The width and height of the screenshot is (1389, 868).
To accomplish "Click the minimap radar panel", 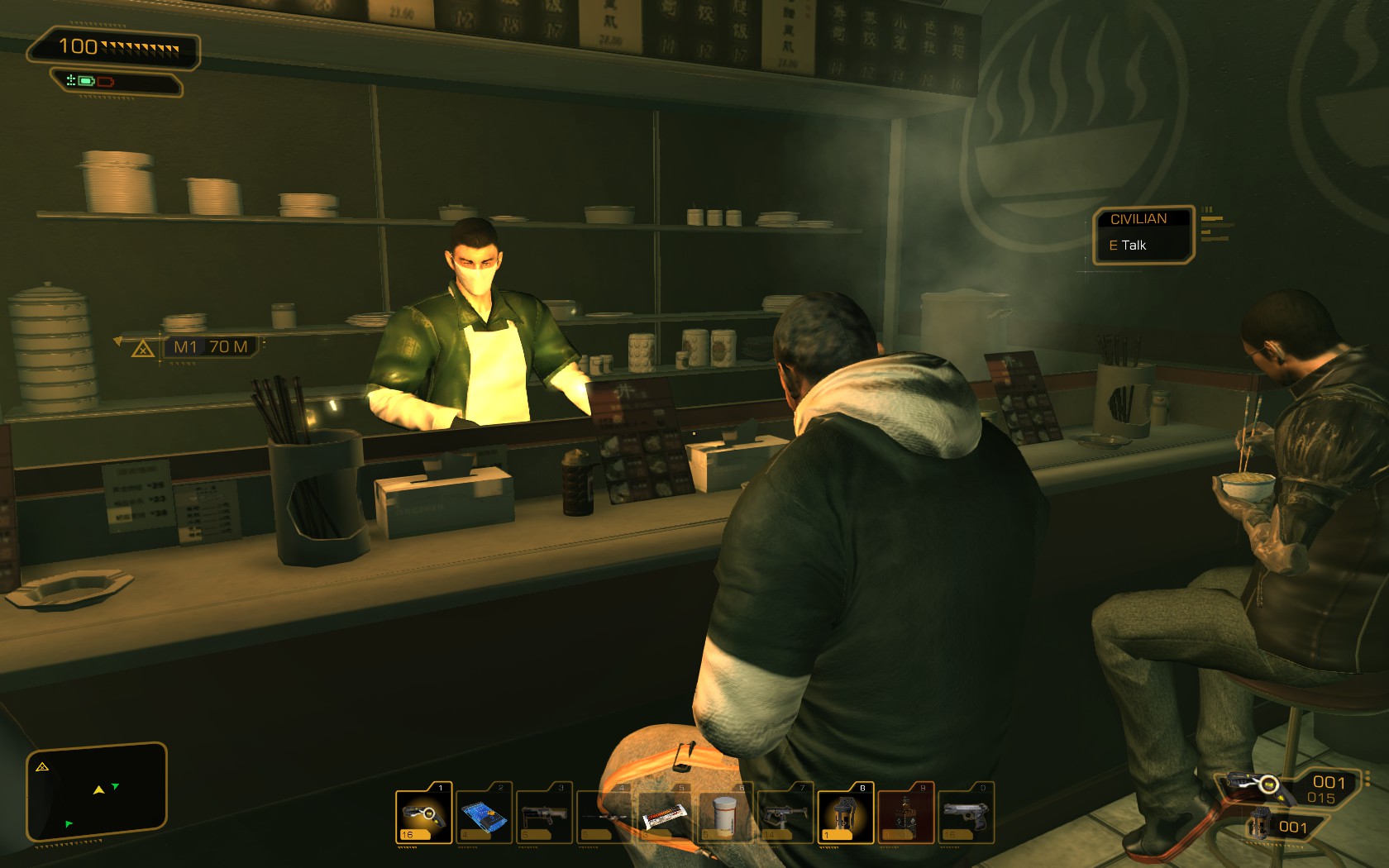I will [97, 792].
